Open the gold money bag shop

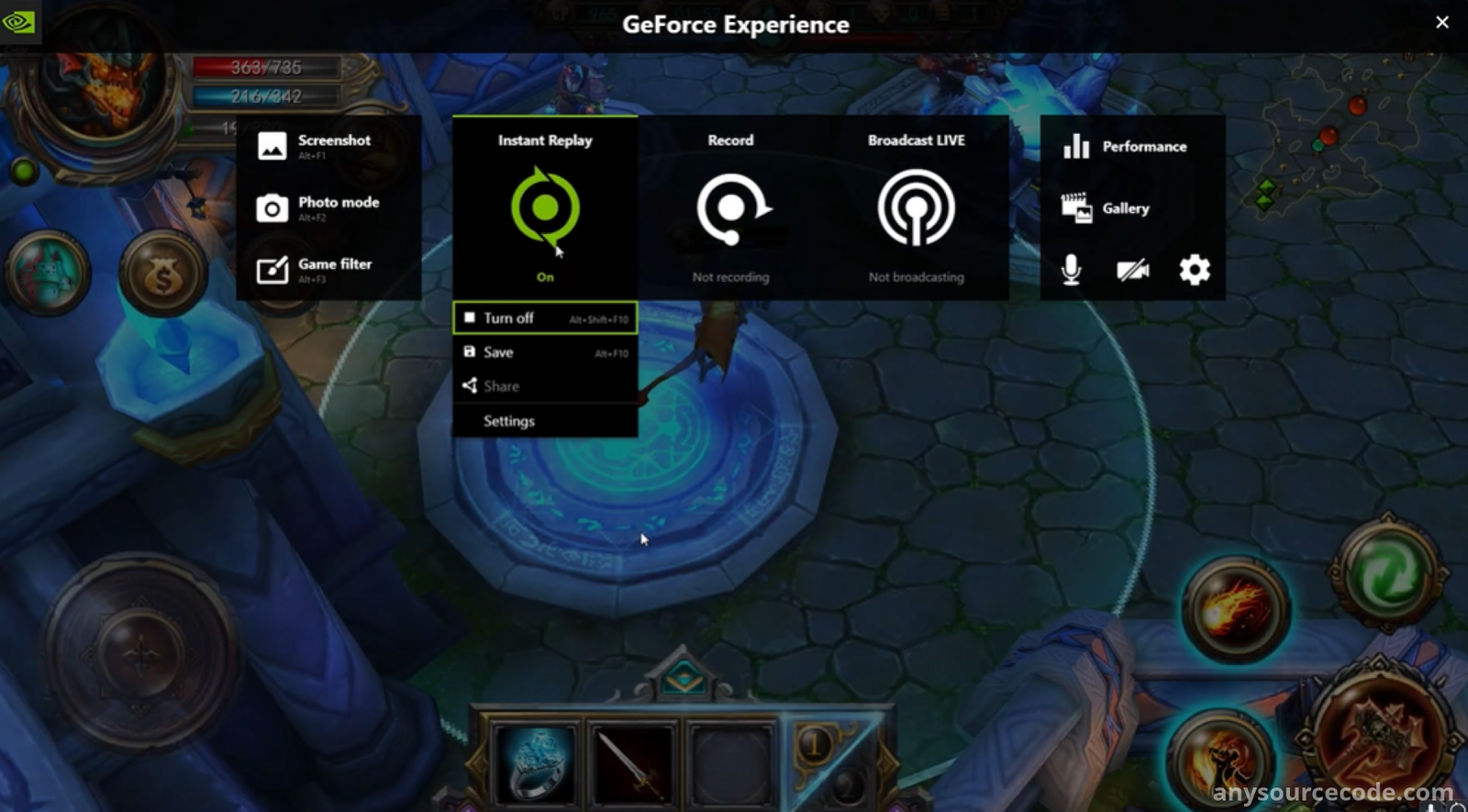[162, 273]
